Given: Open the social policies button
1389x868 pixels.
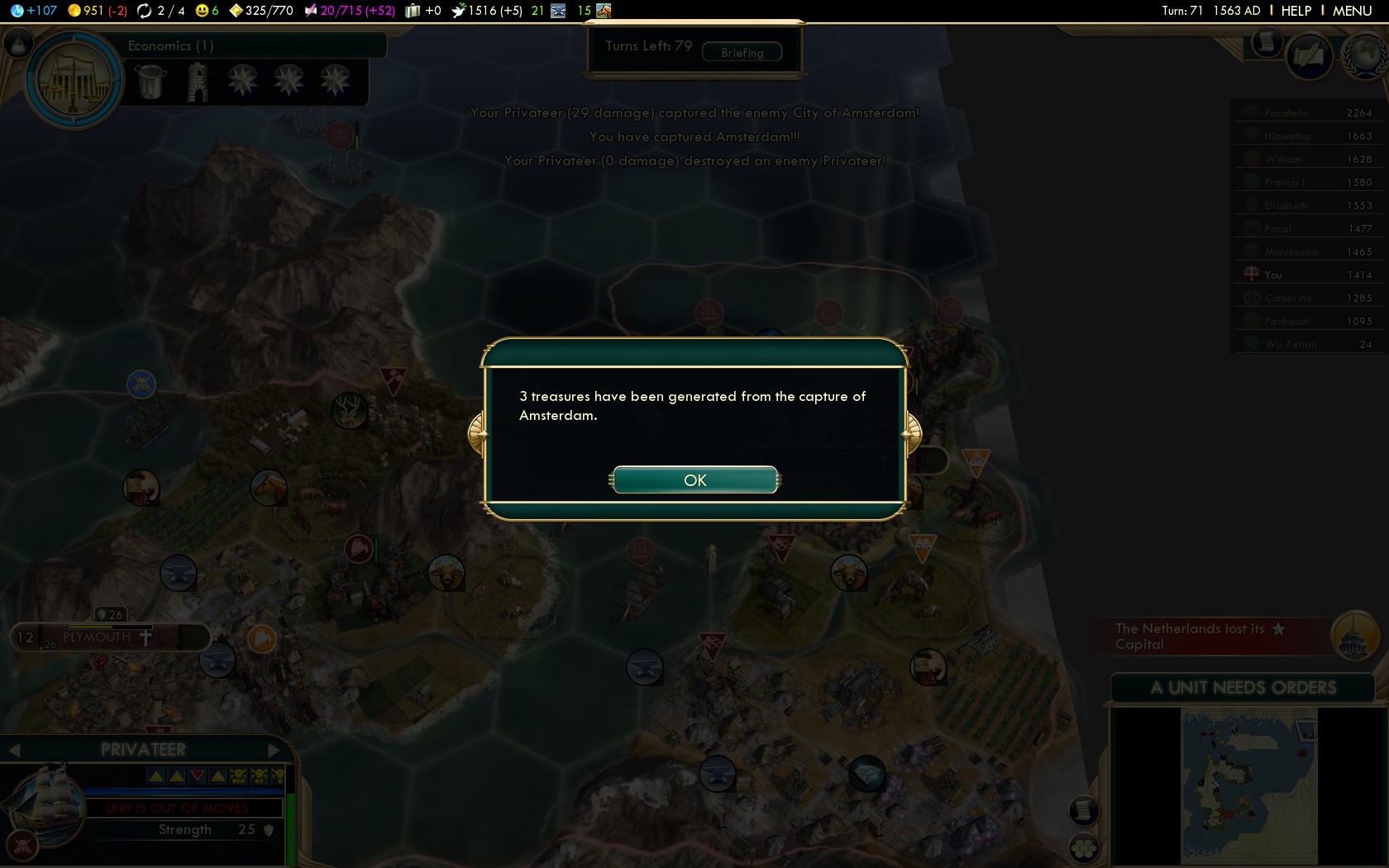Looking at the screenshot, I should pos(1308,56).
